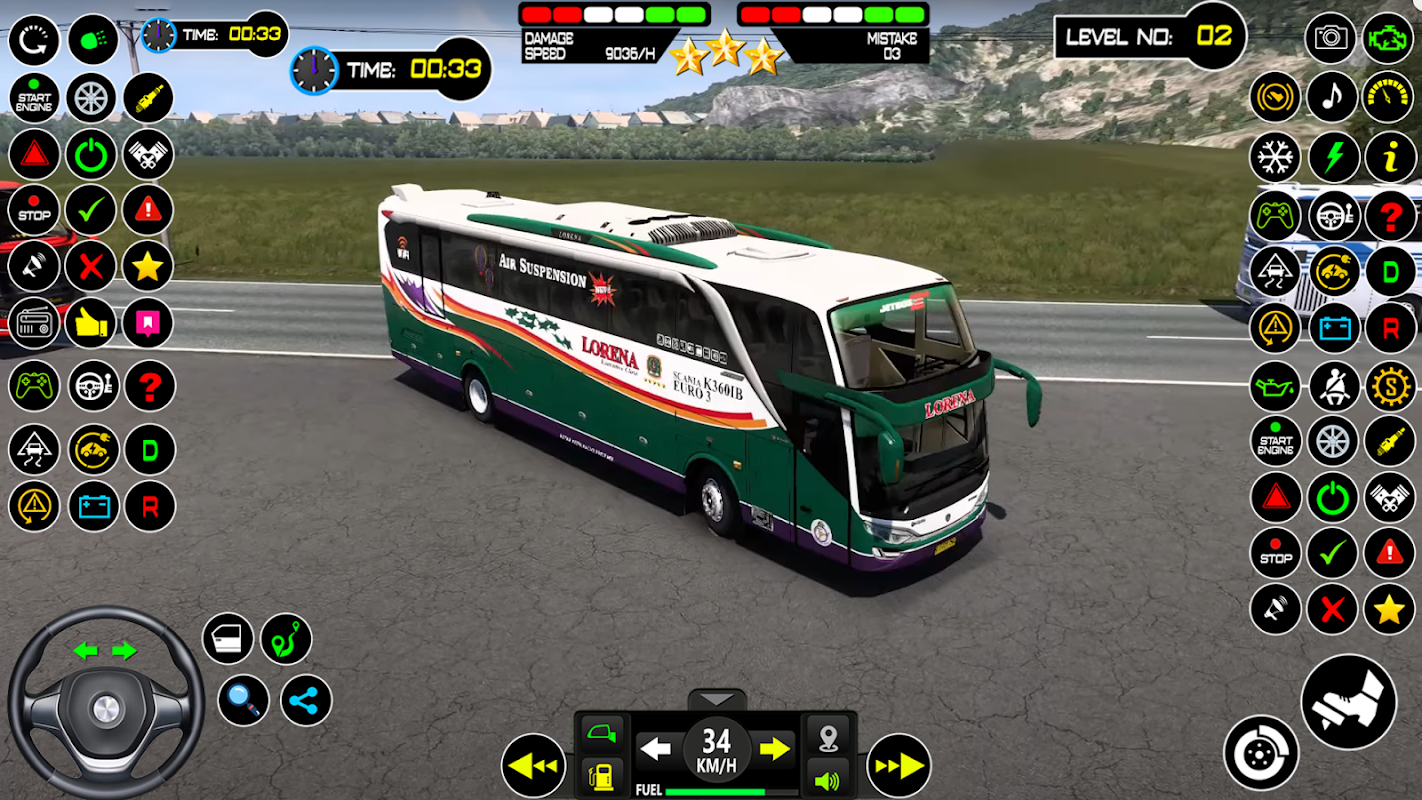Step on the accelerator pedal button
This screenshot has height=800, width=1422.
(x=1348, y=702)
